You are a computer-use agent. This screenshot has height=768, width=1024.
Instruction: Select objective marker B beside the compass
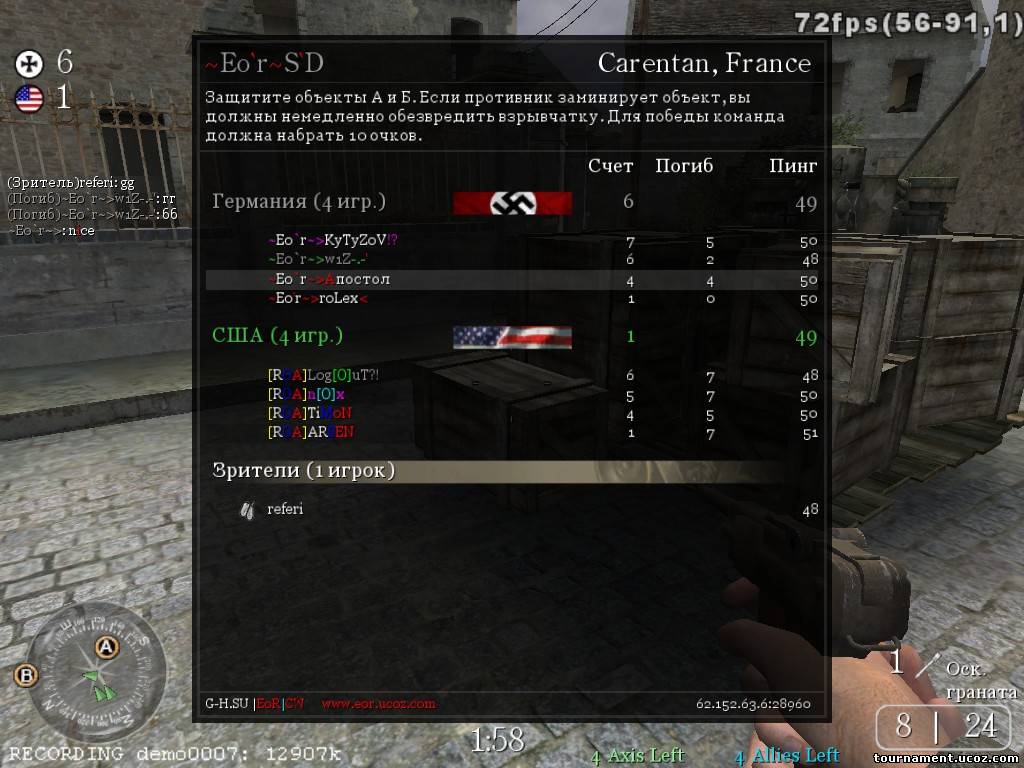pyautogui.click(x=25, y=676)
